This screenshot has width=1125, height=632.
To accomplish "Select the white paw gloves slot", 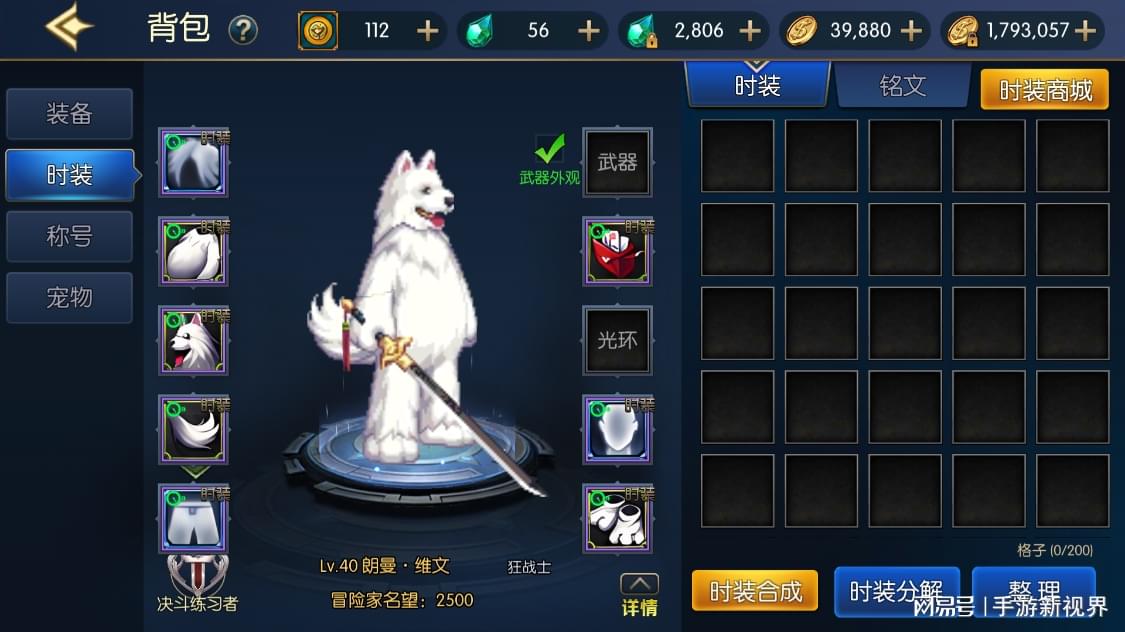I will [x=617, y=518].
